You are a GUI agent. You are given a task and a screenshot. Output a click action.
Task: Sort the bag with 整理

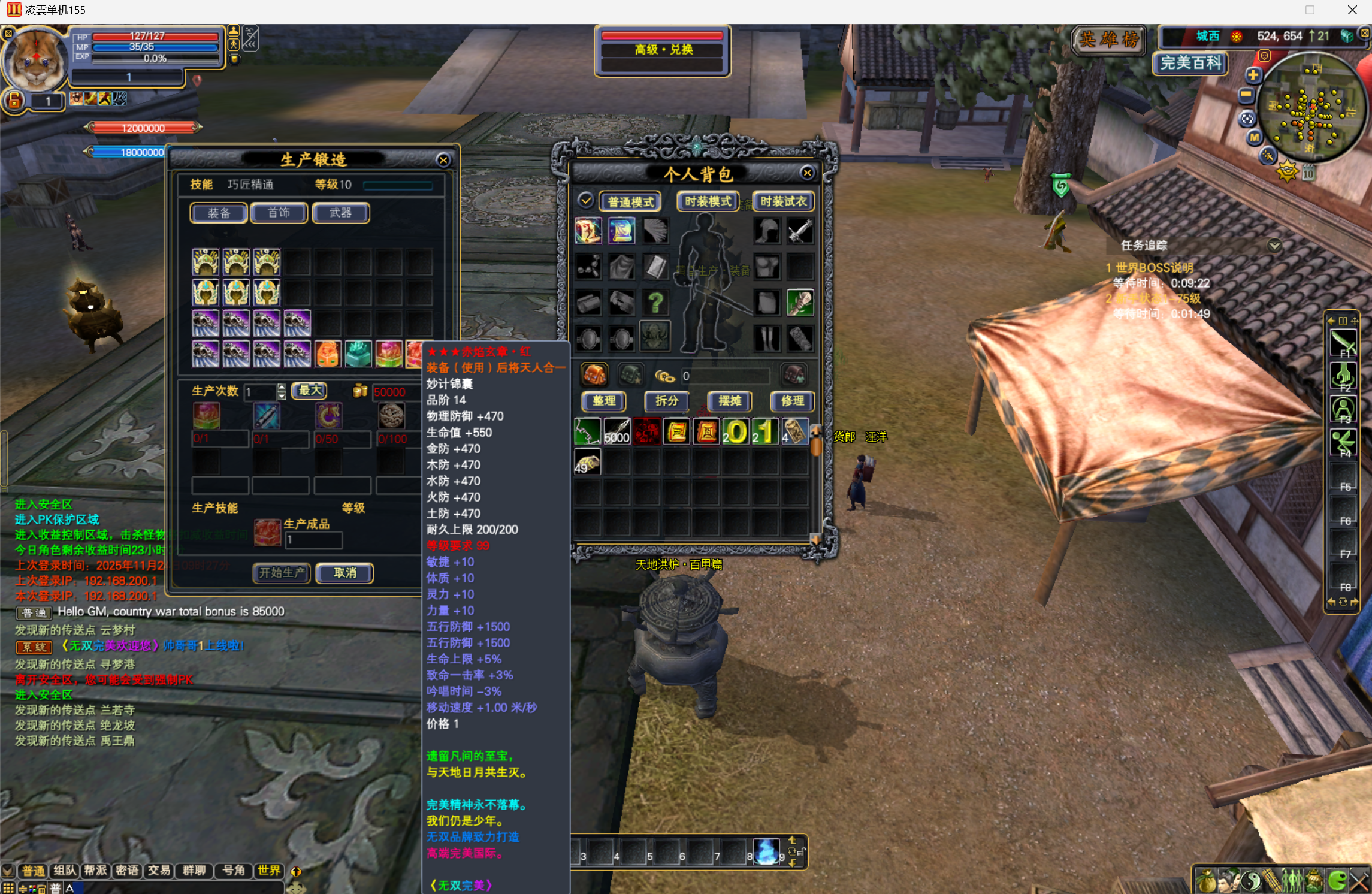click(x=604, y=401)
